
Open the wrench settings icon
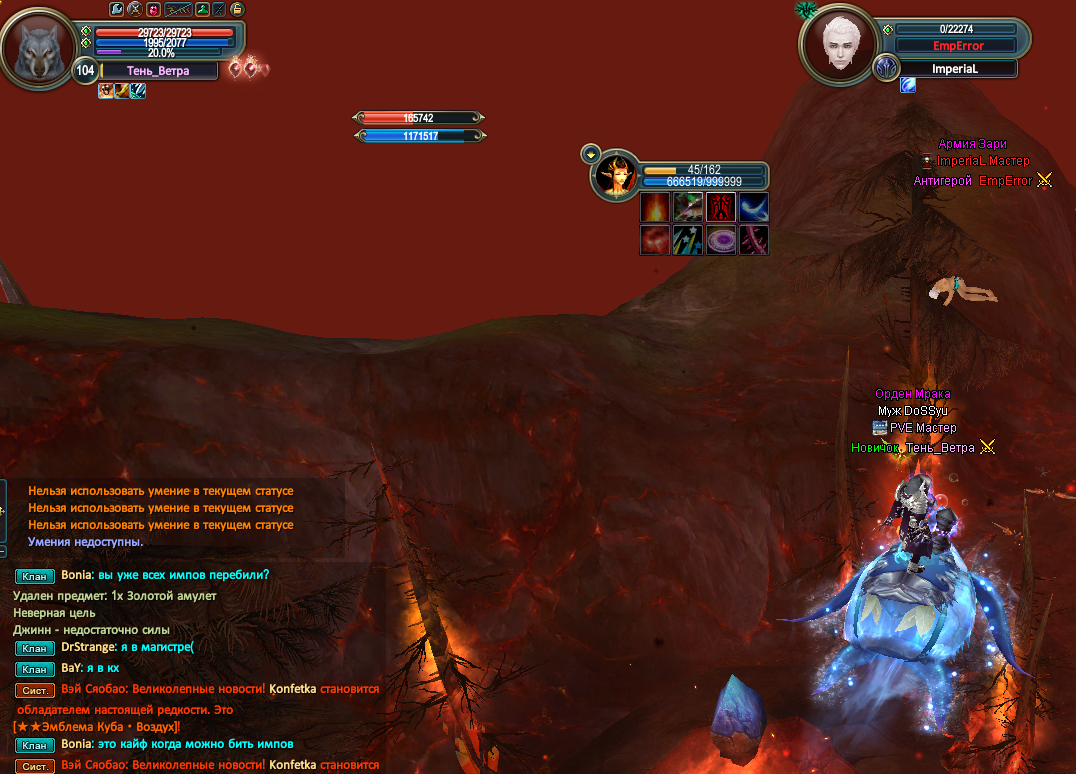[x=116, y=9]
